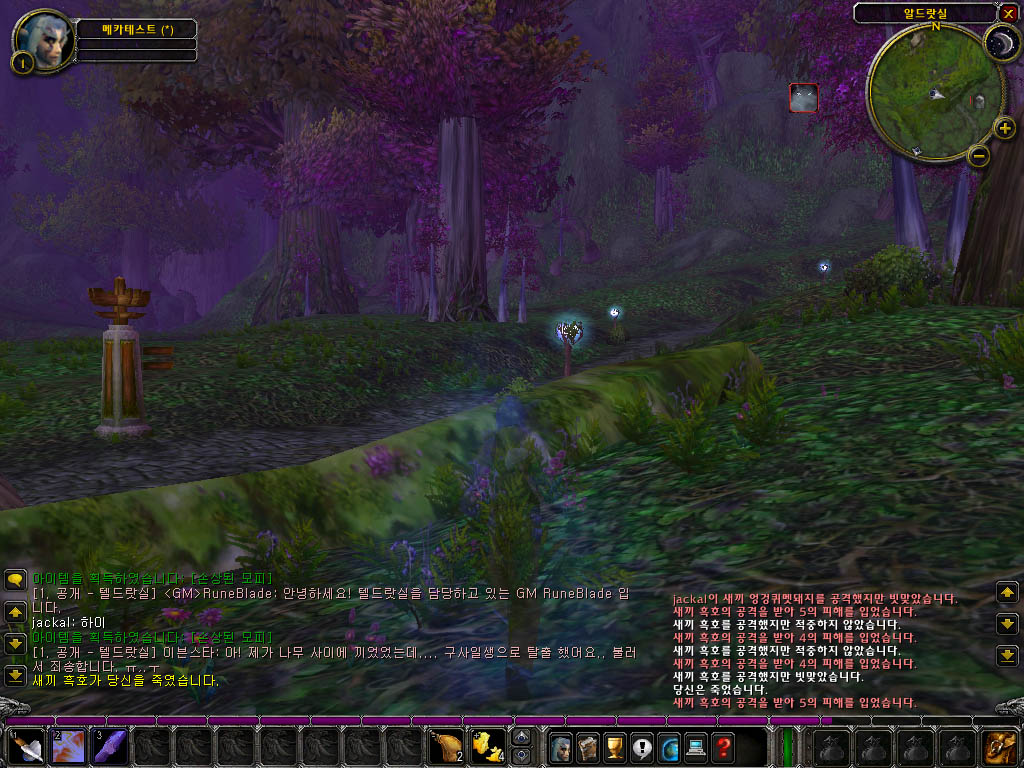Image resolution: width=1024 pixels, height=768 pixels.
Task: Open the backpack at the bar's end
Action: pyautogui.click(x=999, y=747)
